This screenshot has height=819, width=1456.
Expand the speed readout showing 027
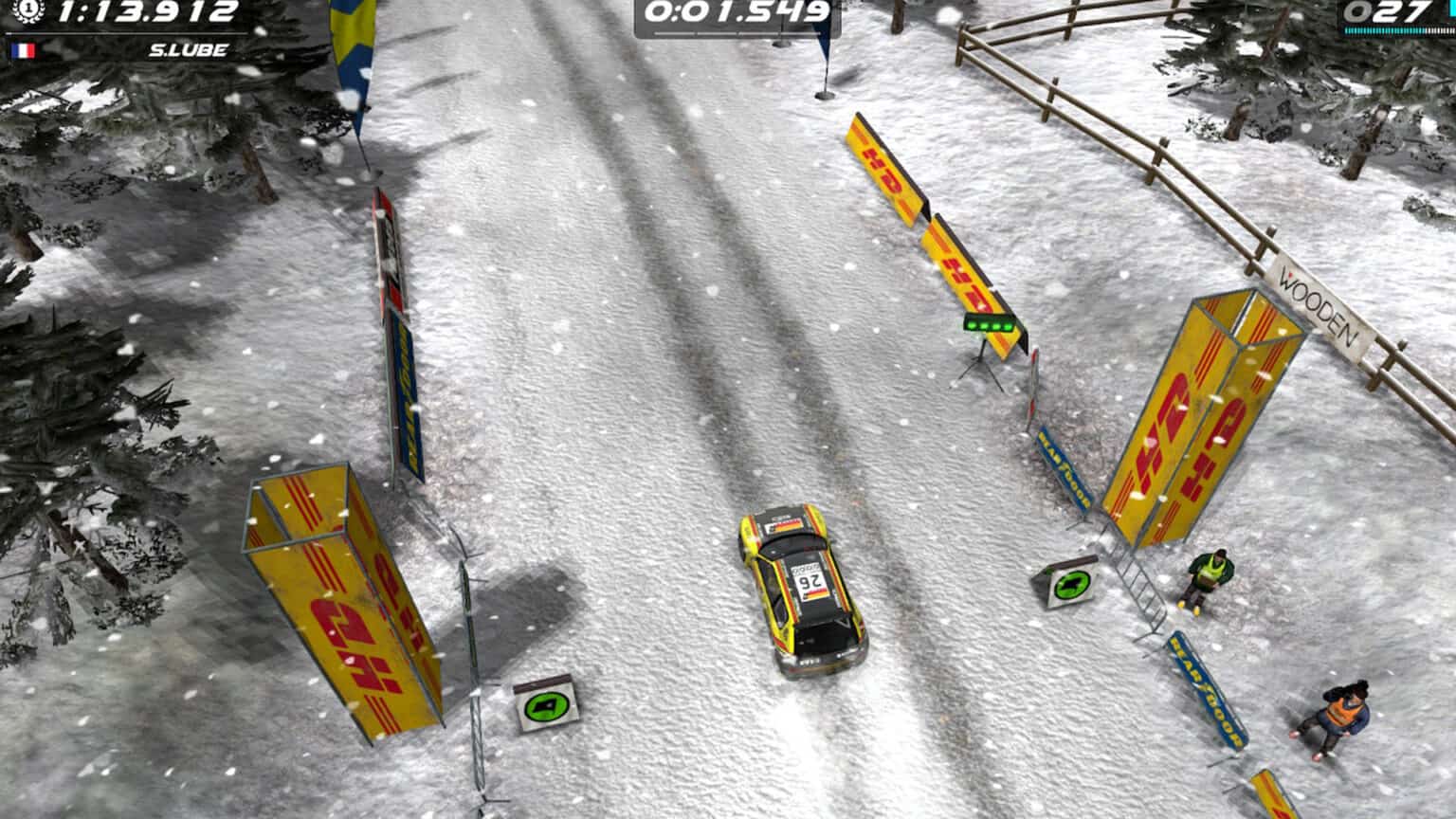point(1390,12)
